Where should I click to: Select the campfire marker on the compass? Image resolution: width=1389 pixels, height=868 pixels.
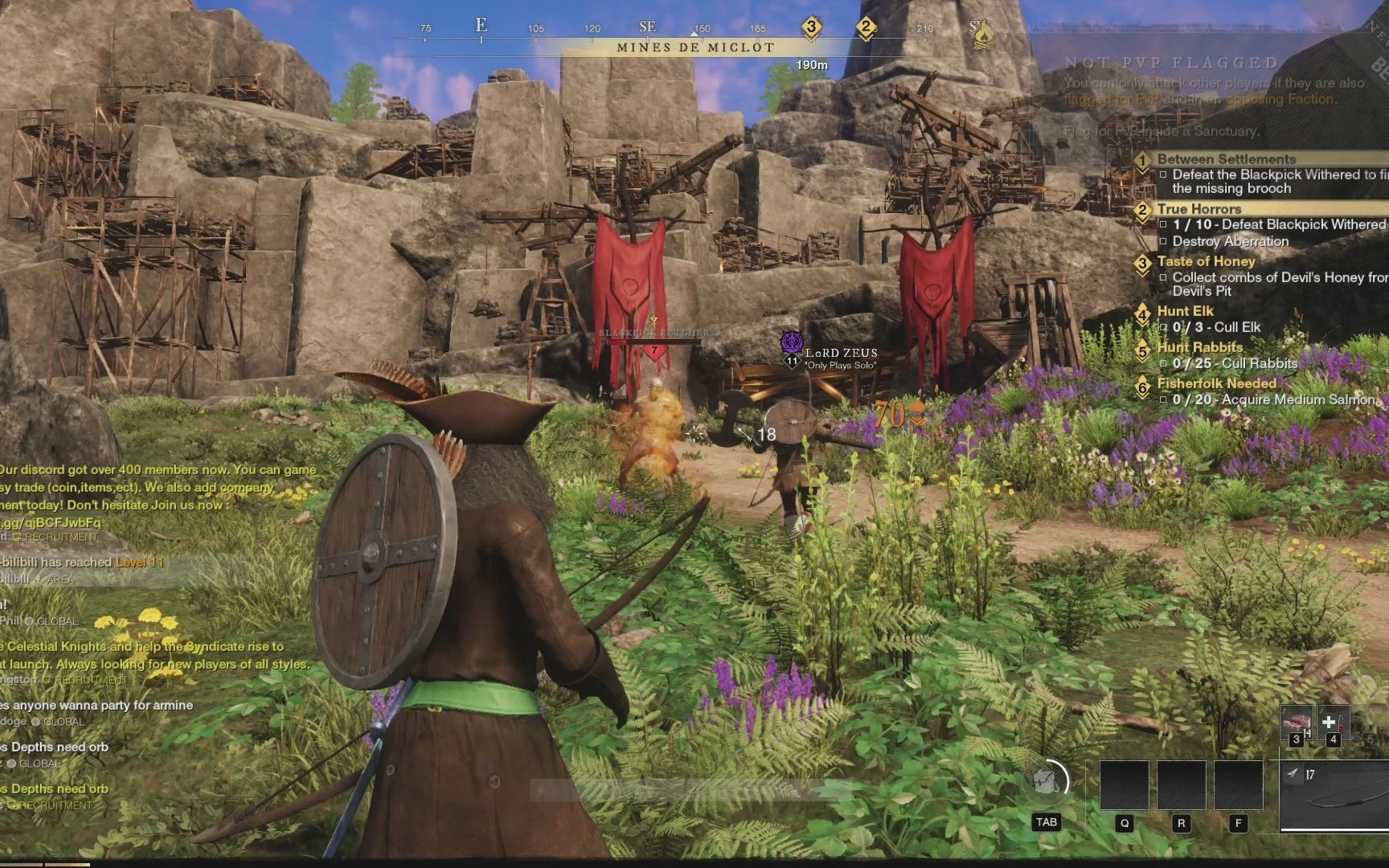pos(981,34)
